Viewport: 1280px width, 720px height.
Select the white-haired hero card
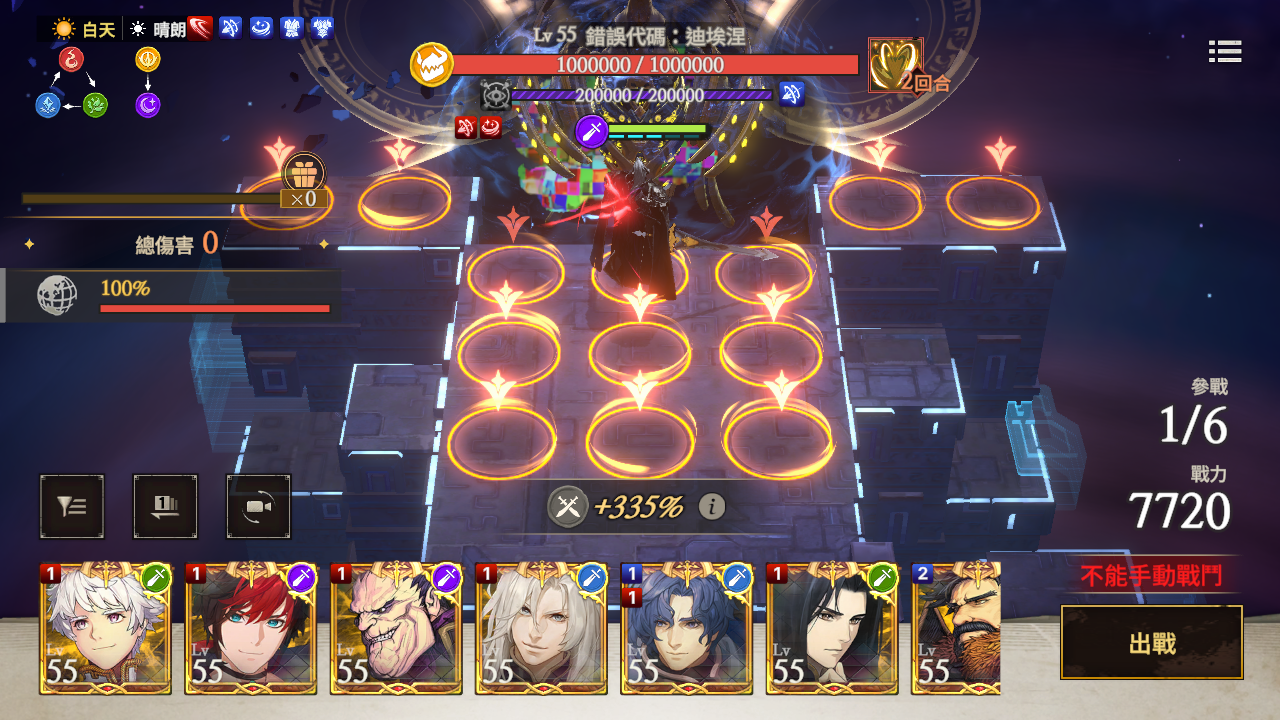point(106,628)
